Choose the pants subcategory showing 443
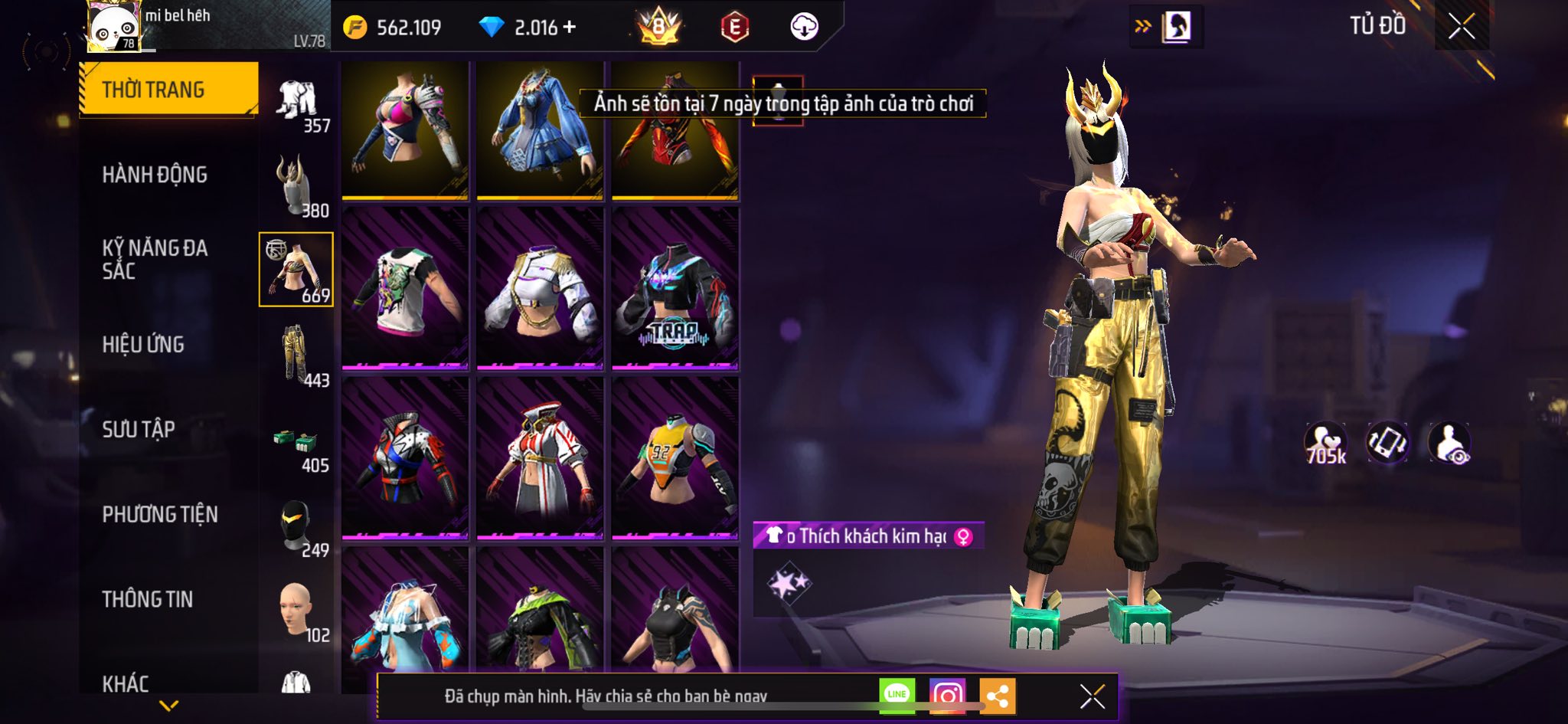Screen dimensions: 1568x724 point(296,355)
